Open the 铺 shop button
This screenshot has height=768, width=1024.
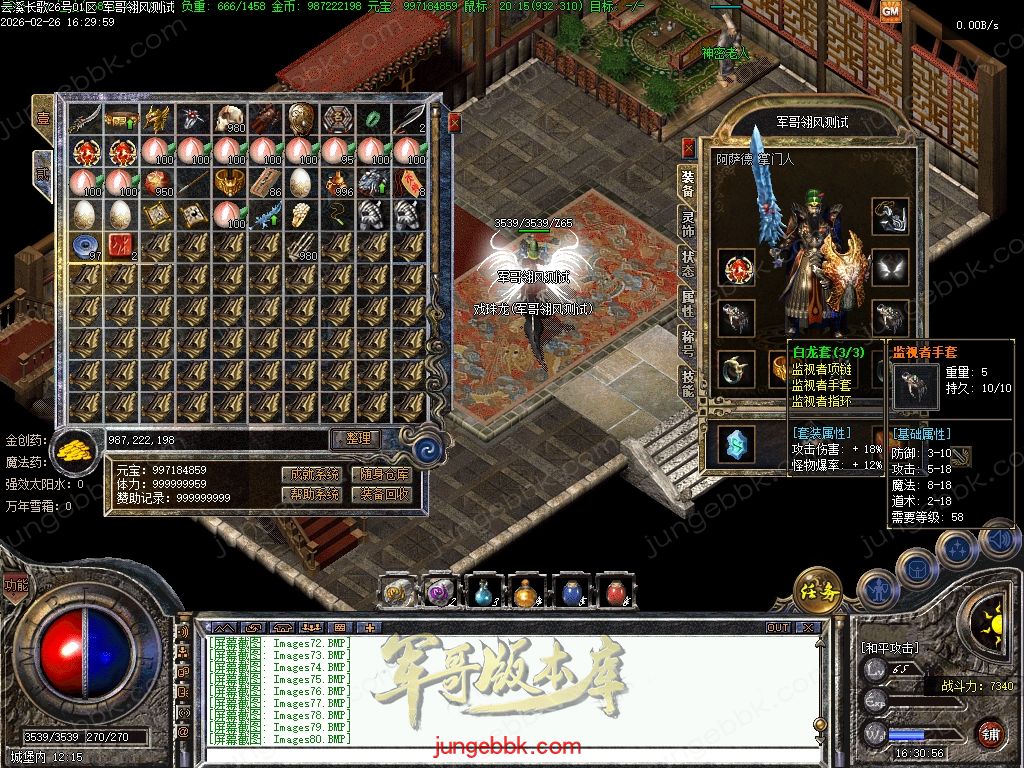pos(990,733)
